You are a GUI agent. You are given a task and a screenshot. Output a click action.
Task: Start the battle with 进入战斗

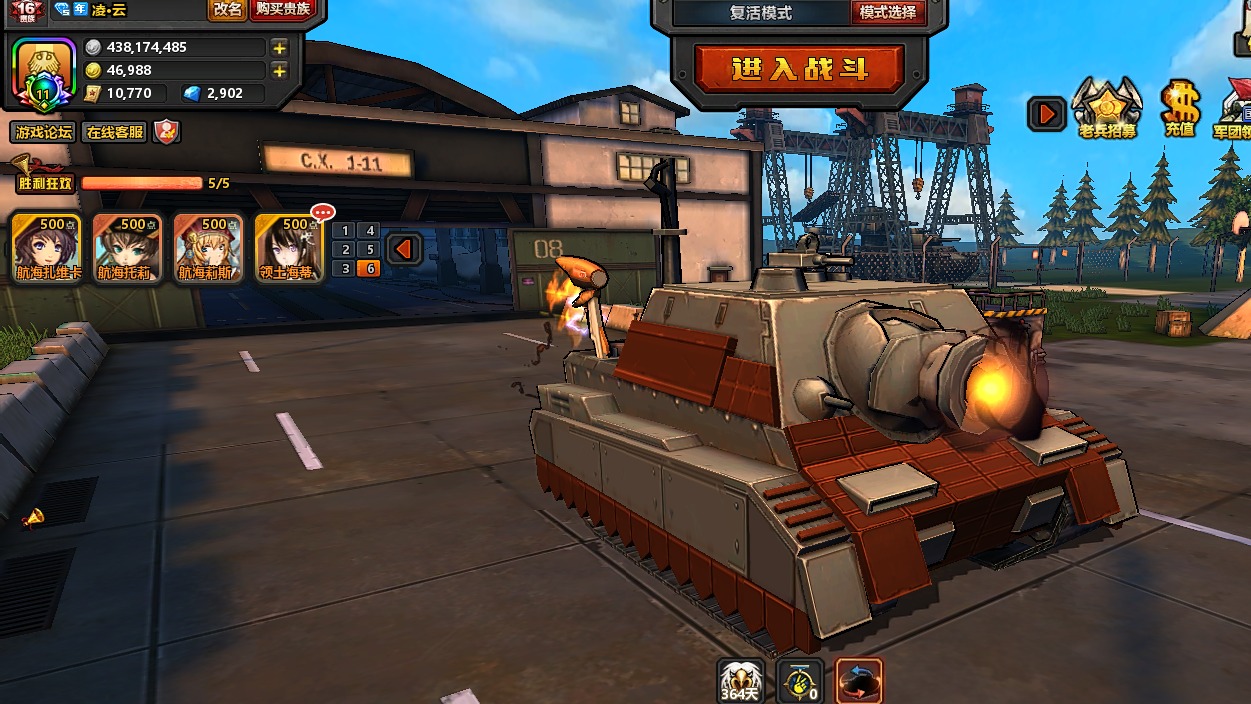[x=799, y=69]
